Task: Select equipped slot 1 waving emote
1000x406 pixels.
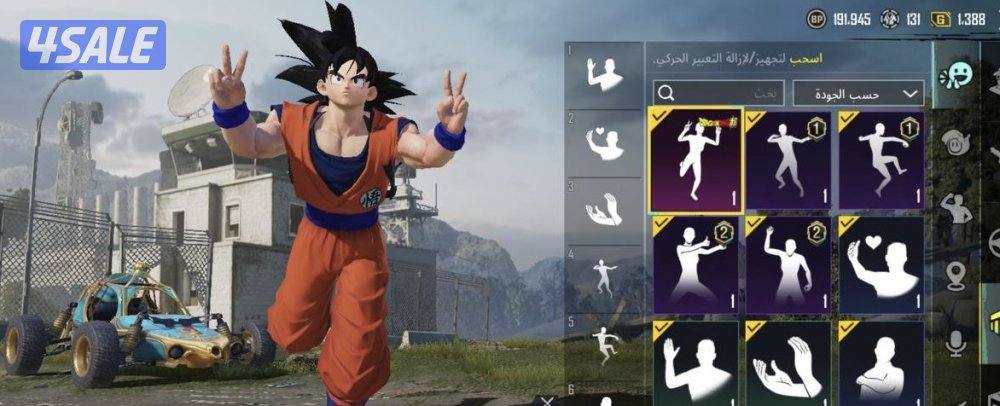Action: [603, 77]
